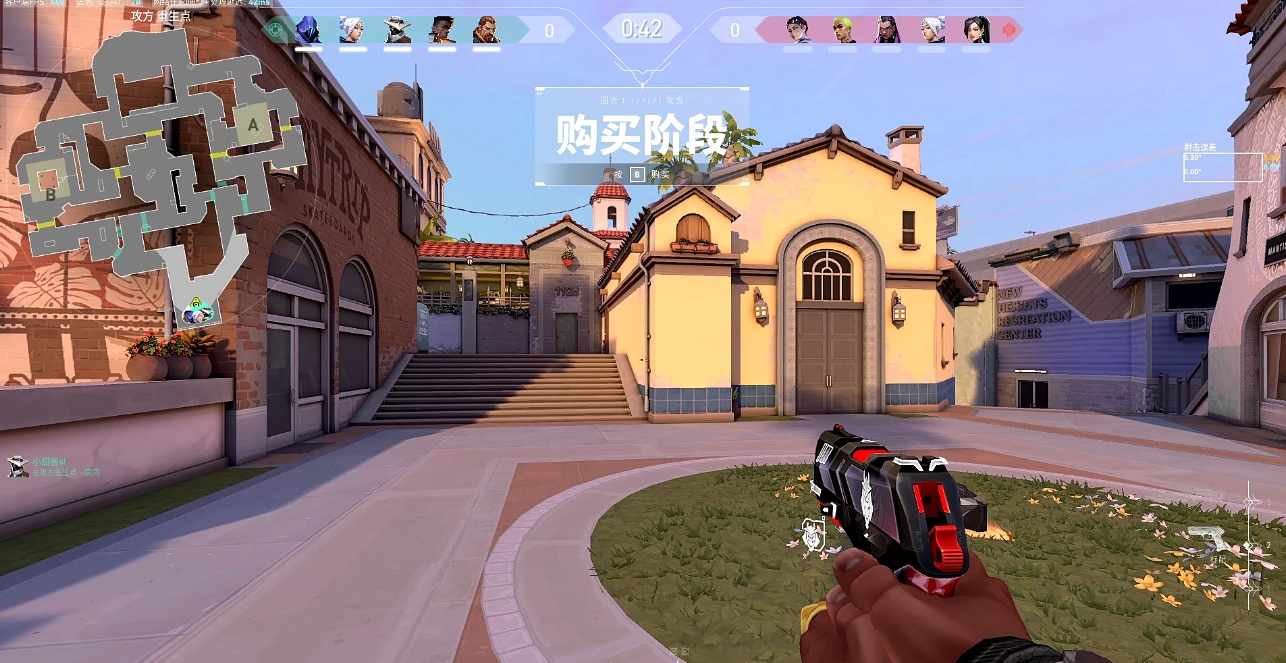
Task: Pick the bearded Brimstone portrait
Action: (485, 30)
